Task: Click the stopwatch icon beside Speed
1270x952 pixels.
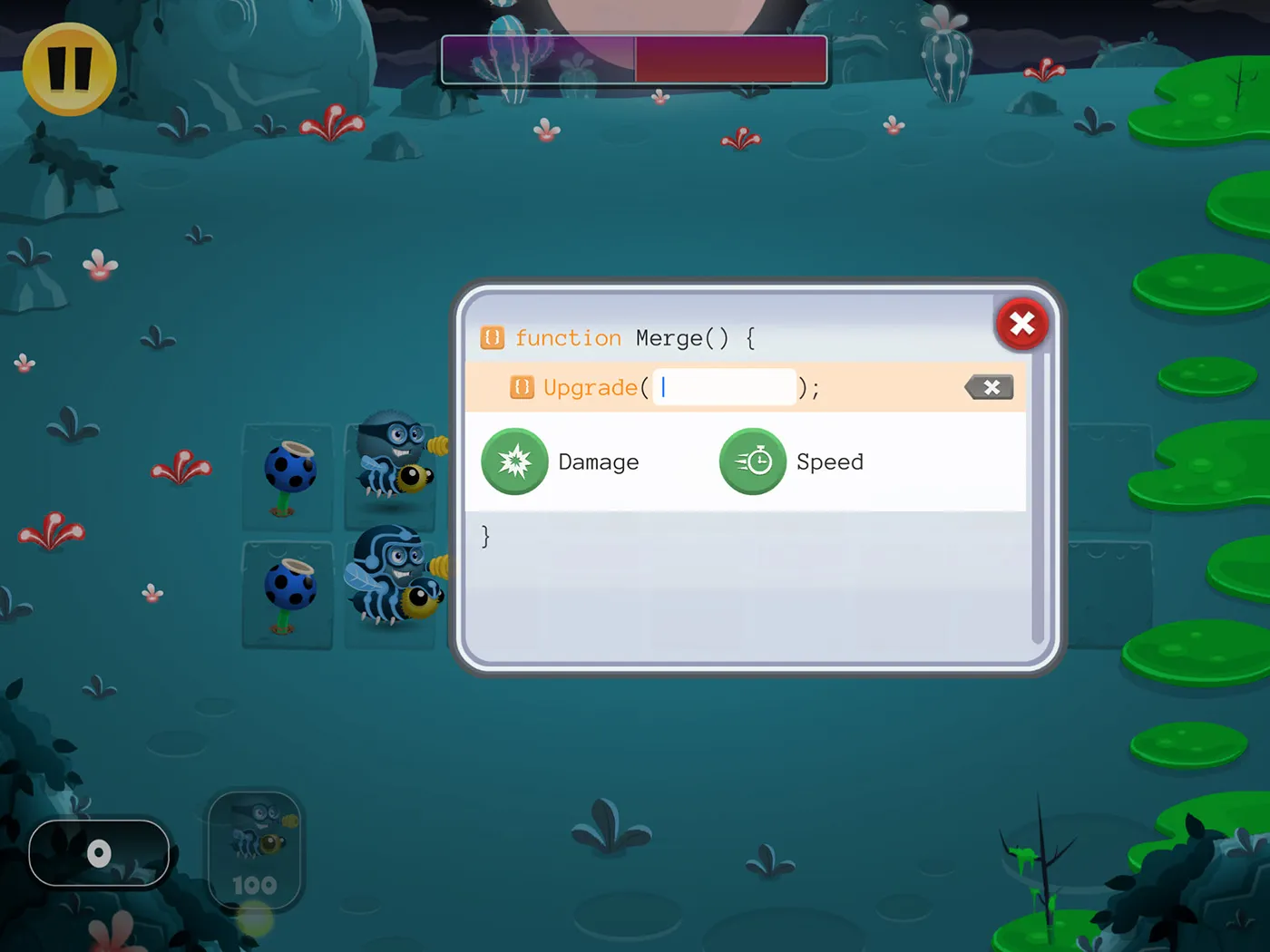Action: coord(753,461)
